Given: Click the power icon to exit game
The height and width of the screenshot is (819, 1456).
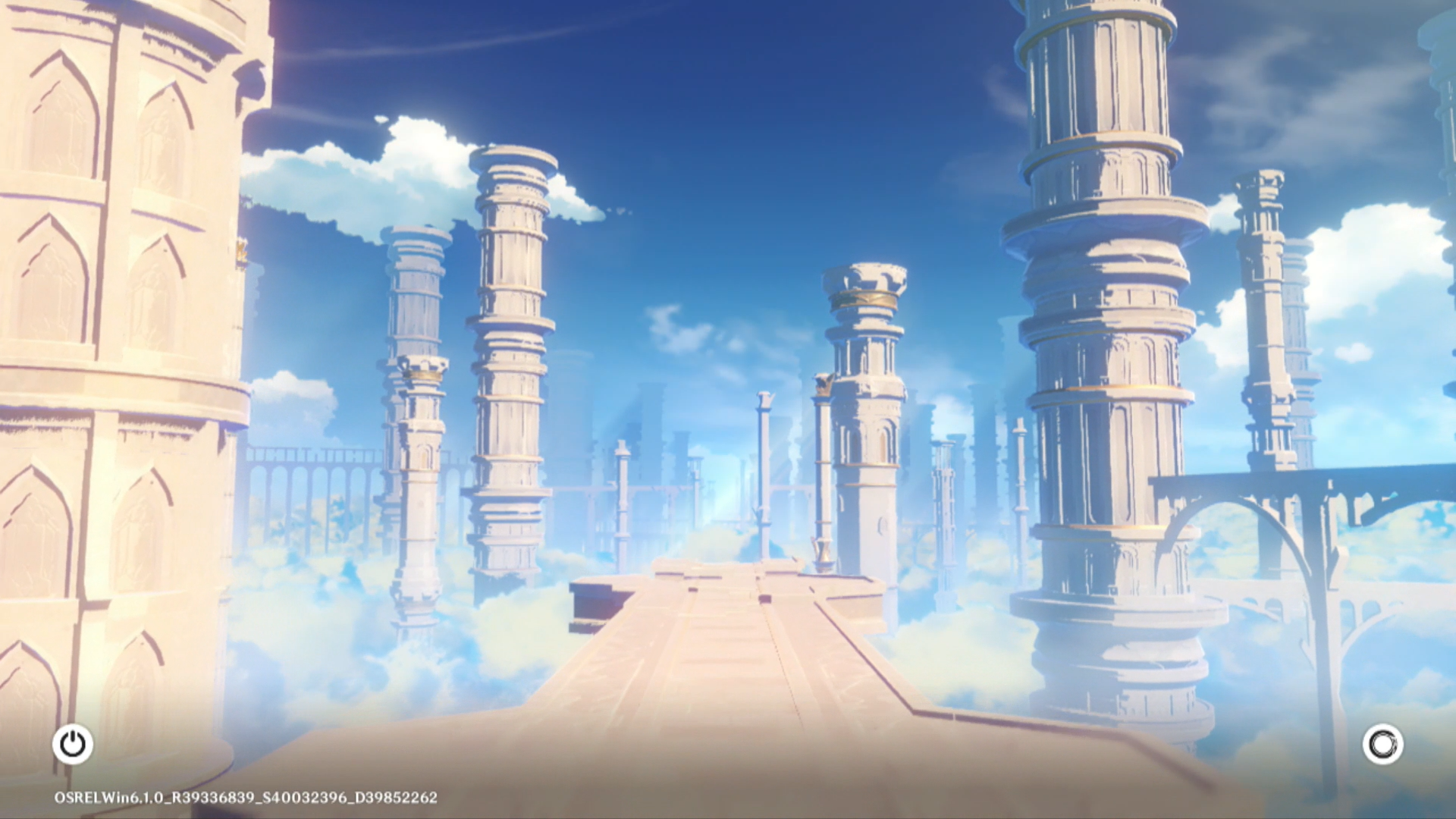Looking at the screenshot, I should (x=73, y=744).
